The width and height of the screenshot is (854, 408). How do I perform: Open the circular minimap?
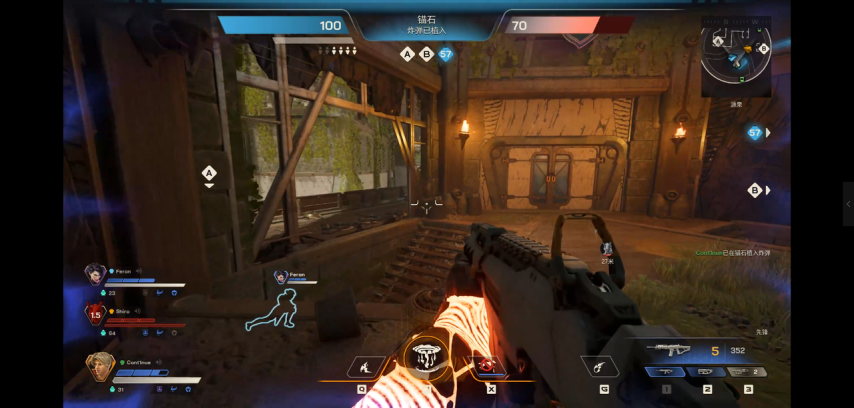point(736,53)
